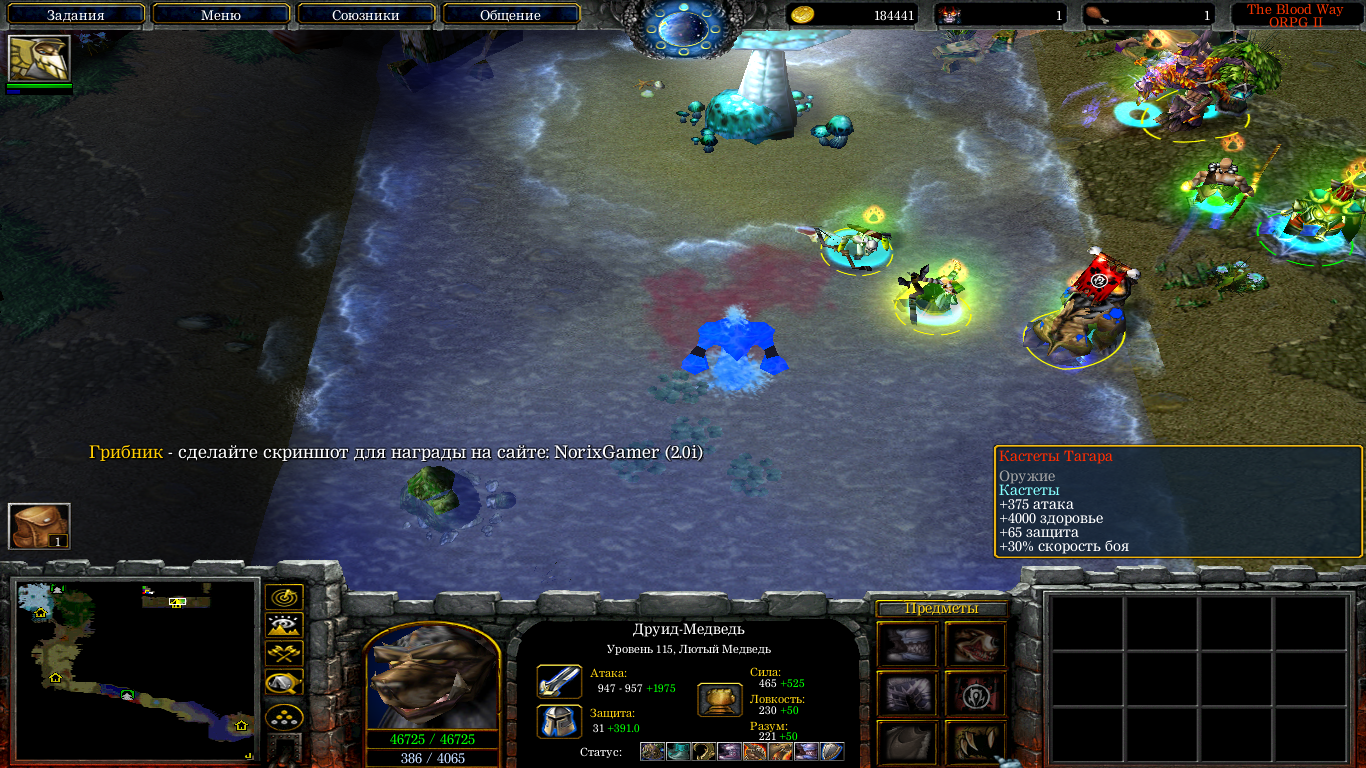
Task: Open the Задания quests menu
Action: click(x=75, y=15)
